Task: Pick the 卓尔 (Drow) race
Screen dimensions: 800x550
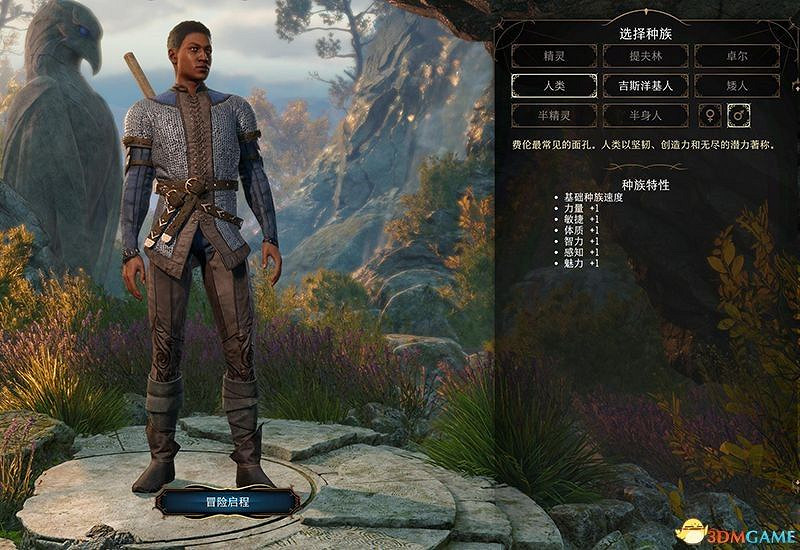Action: pyautogui.click(x=736, y=57)
